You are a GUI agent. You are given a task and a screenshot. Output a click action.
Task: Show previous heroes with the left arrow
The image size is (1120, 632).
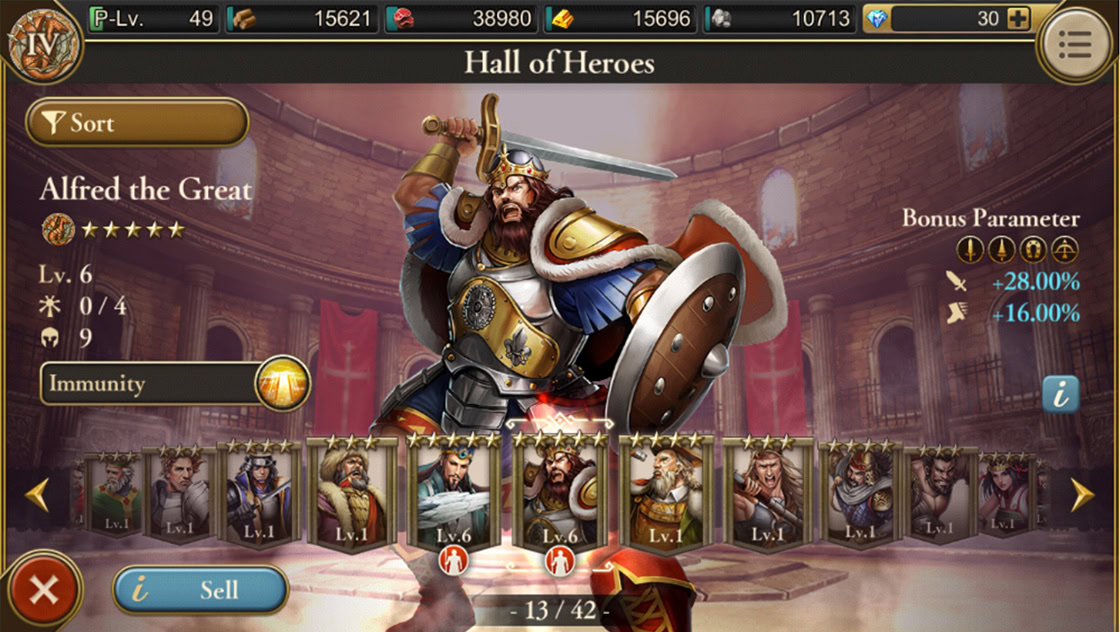point(38,495)
